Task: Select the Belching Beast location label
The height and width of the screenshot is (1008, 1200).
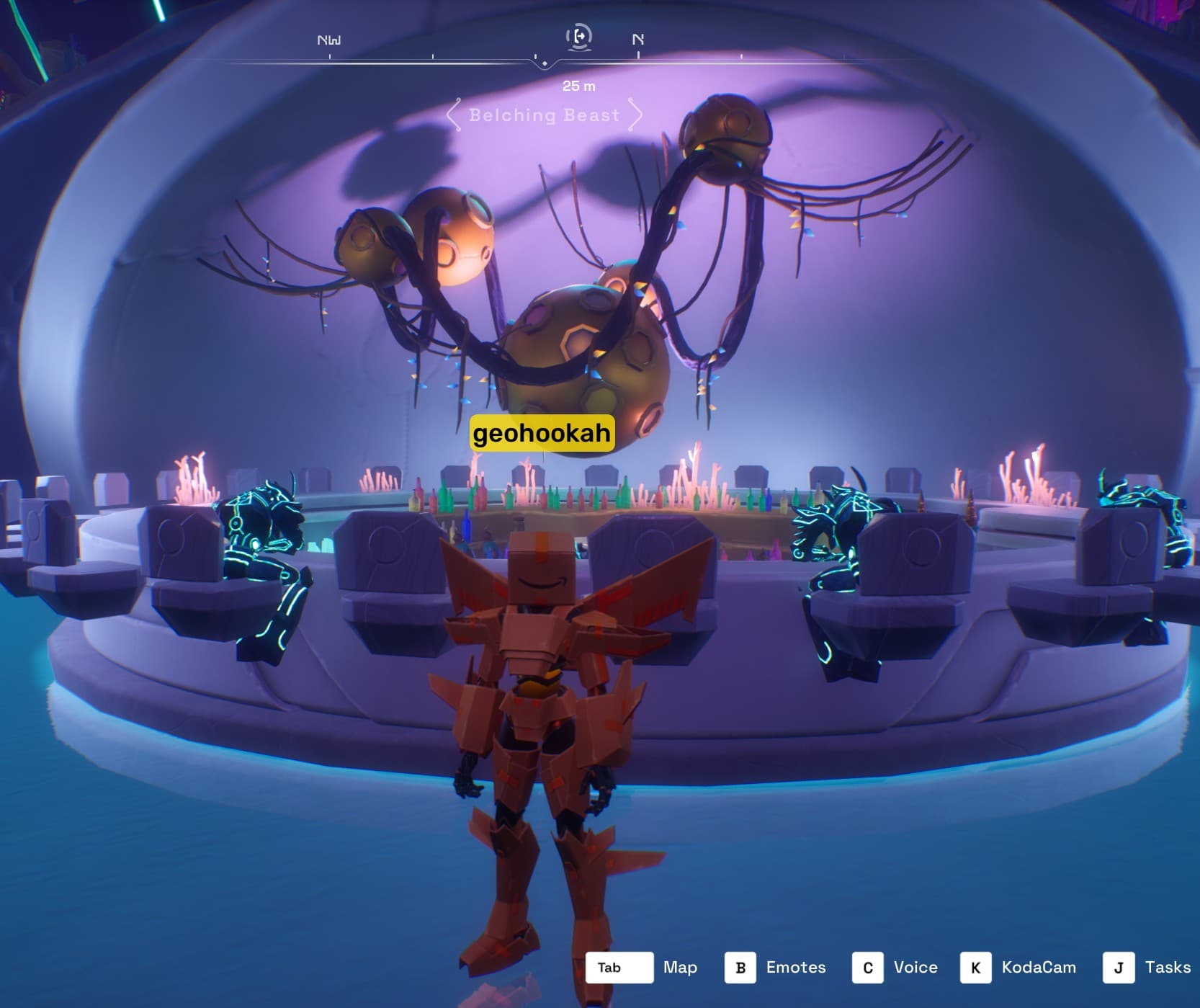Action: (x=544, y=115)
